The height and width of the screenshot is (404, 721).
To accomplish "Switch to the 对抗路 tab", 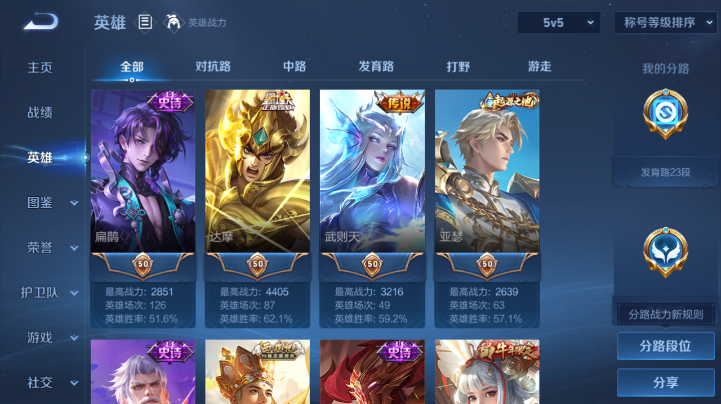I will click(x=213, y=67).
